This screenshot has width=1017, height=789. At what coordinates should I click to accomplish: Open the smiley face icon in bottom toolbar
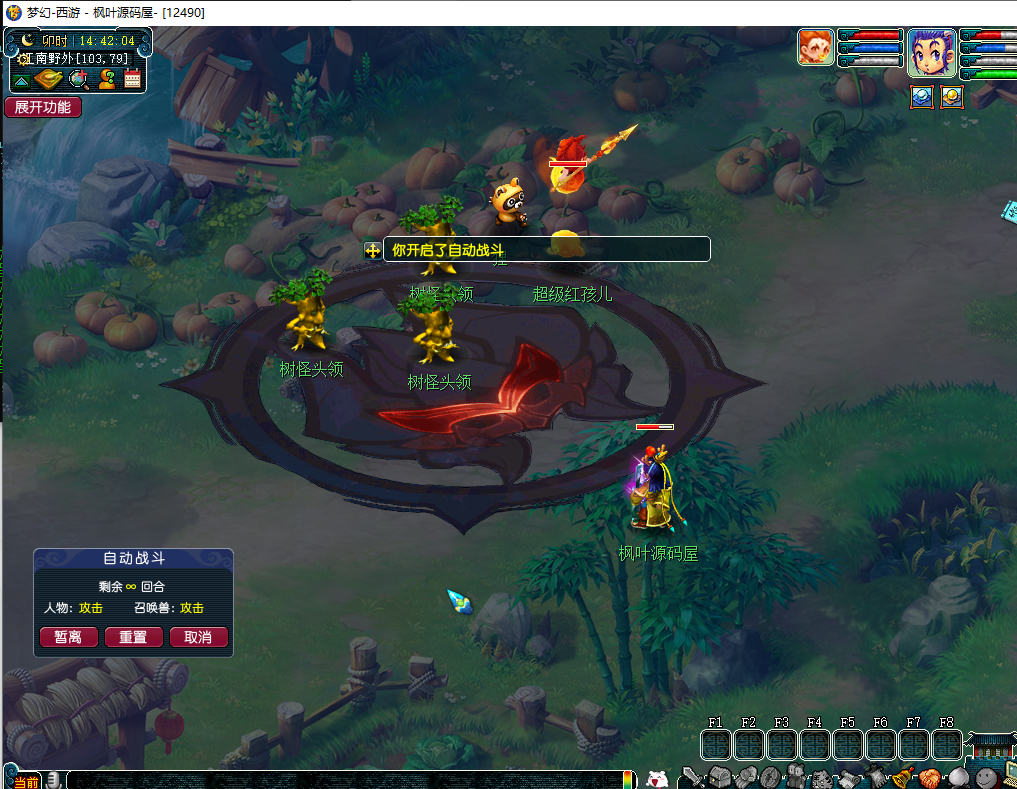pos(985,776)
